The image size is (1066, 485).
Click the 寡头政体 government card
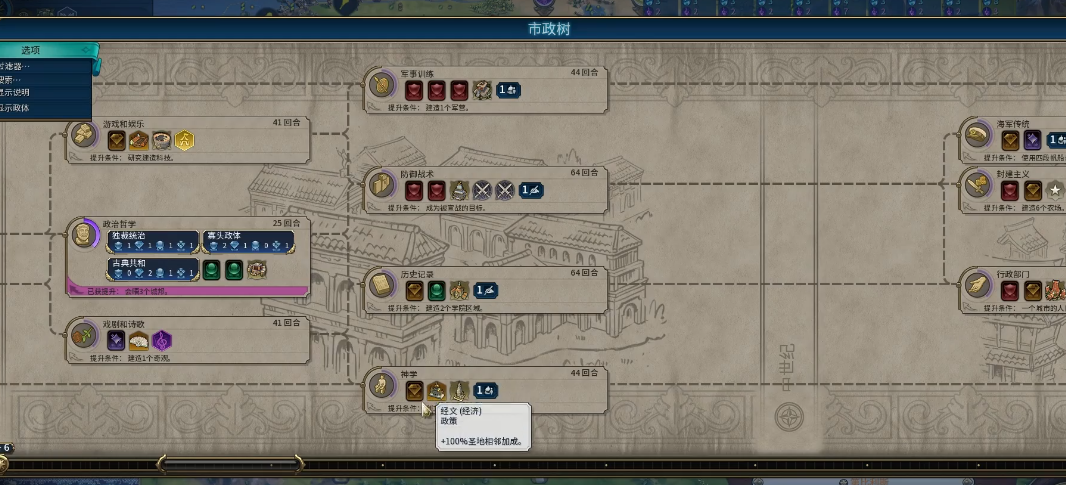click(248, 242)
